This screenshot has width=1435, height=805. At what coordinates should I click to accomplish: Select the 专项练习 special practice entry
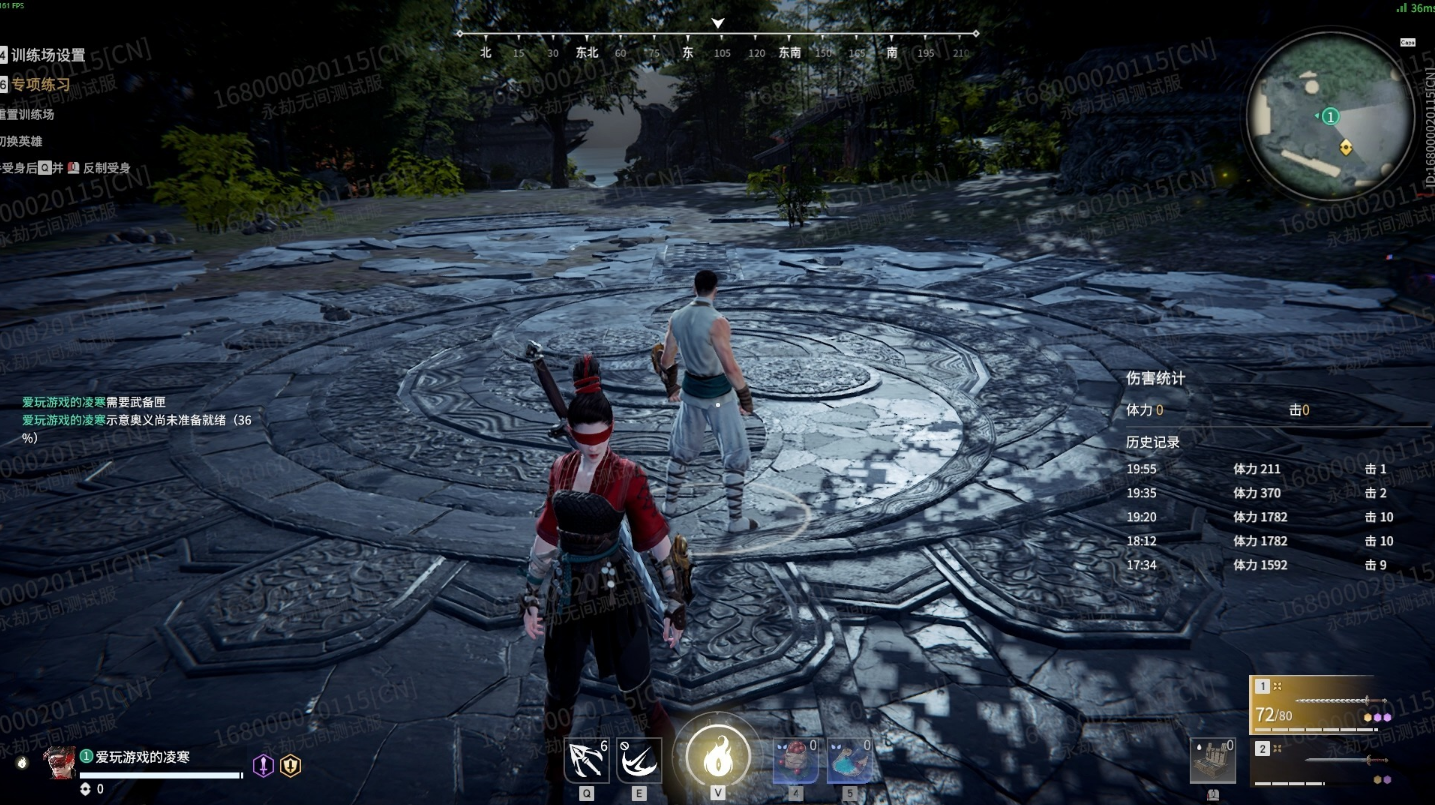40,85
